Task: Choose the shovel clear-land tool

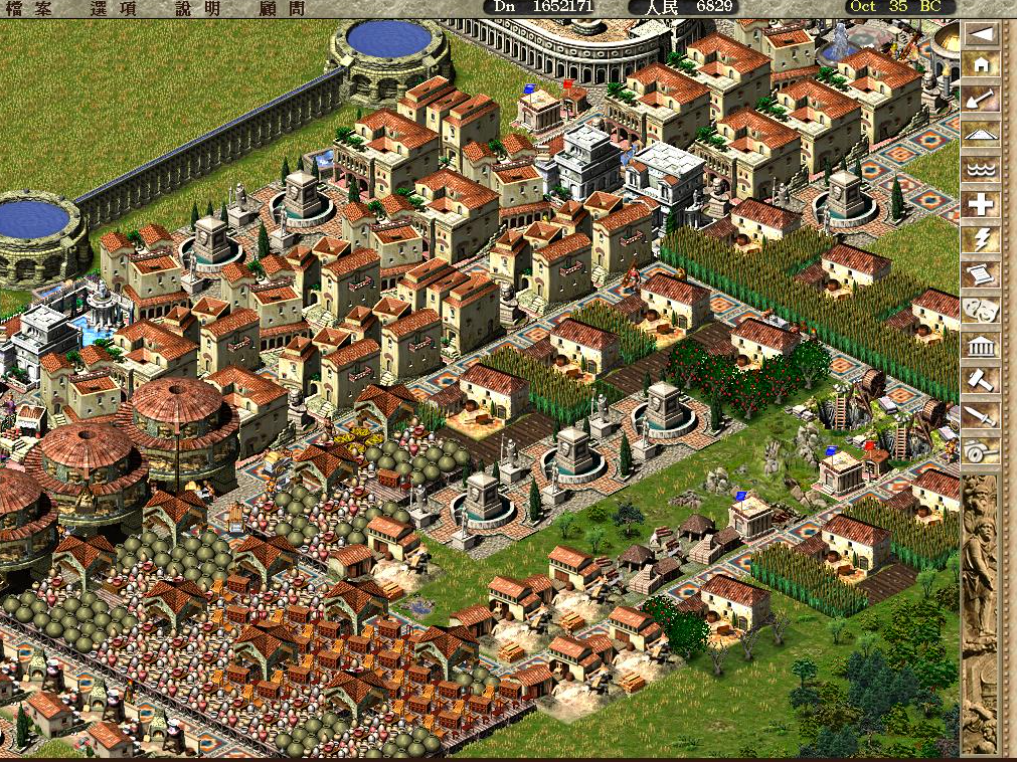Action: (981, 99)
